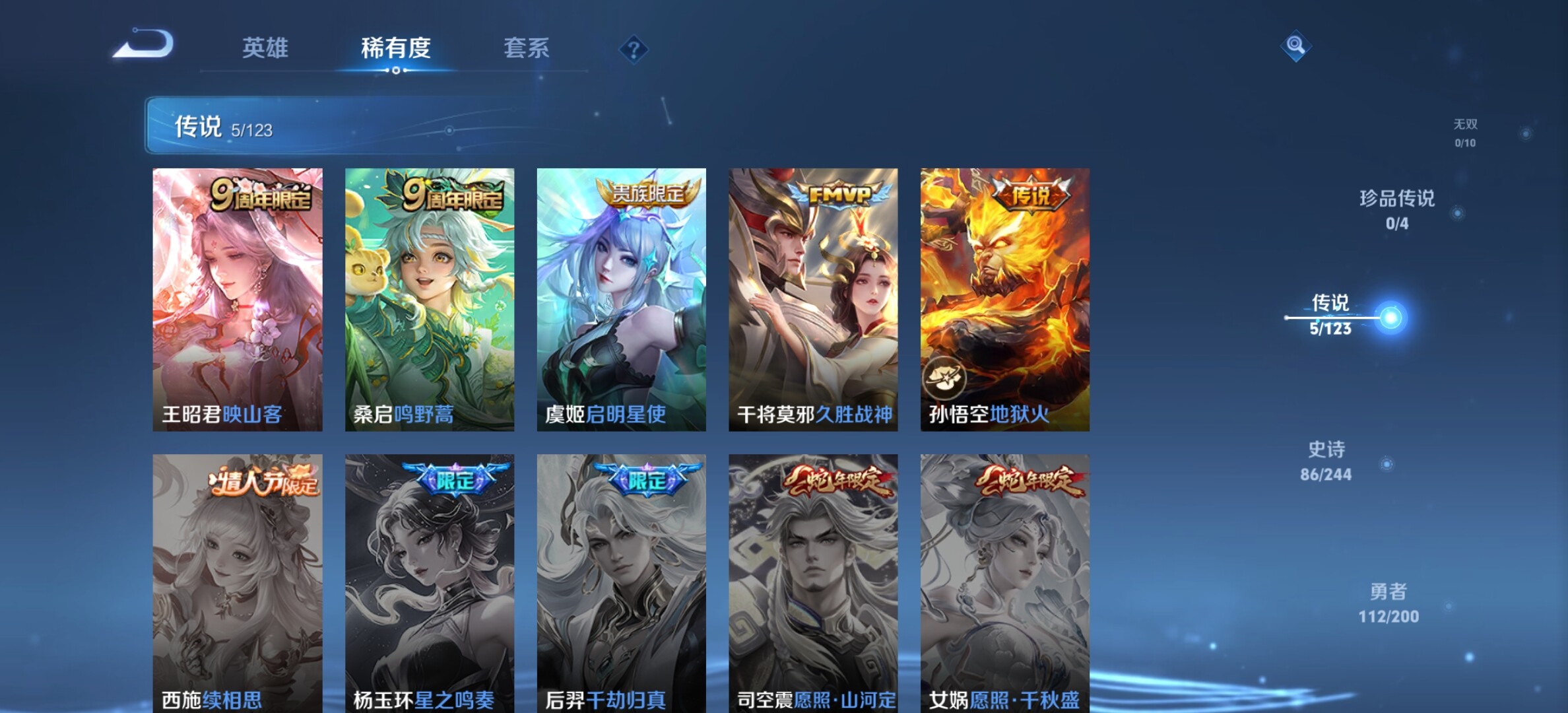Jump to the 珍品传说 rarity section
Viewport: 1568px width, 713px height.
[x=1397, y=209]
